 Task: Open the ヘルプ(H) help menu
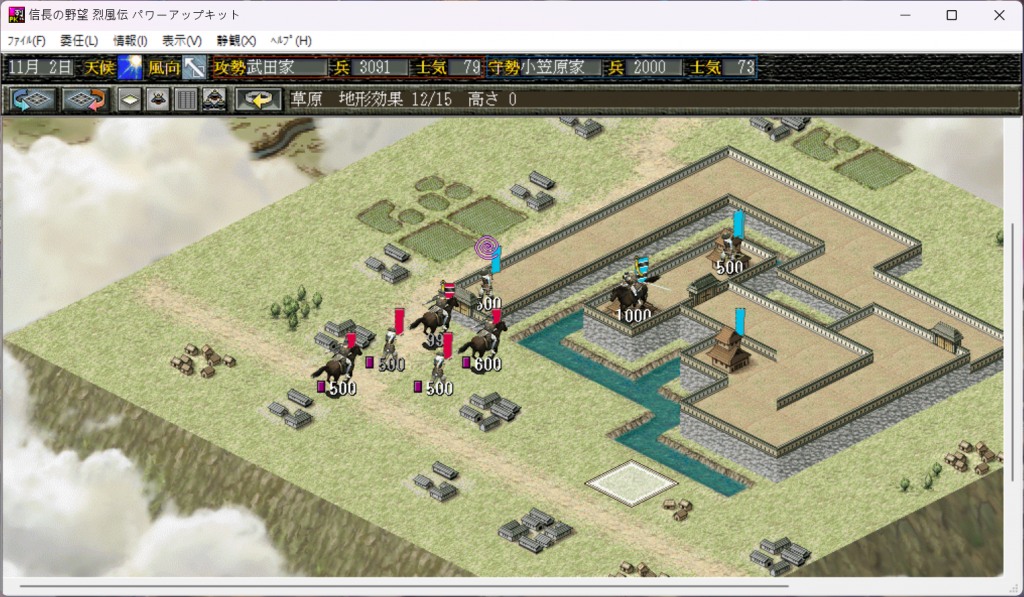[x=291, y=41]
